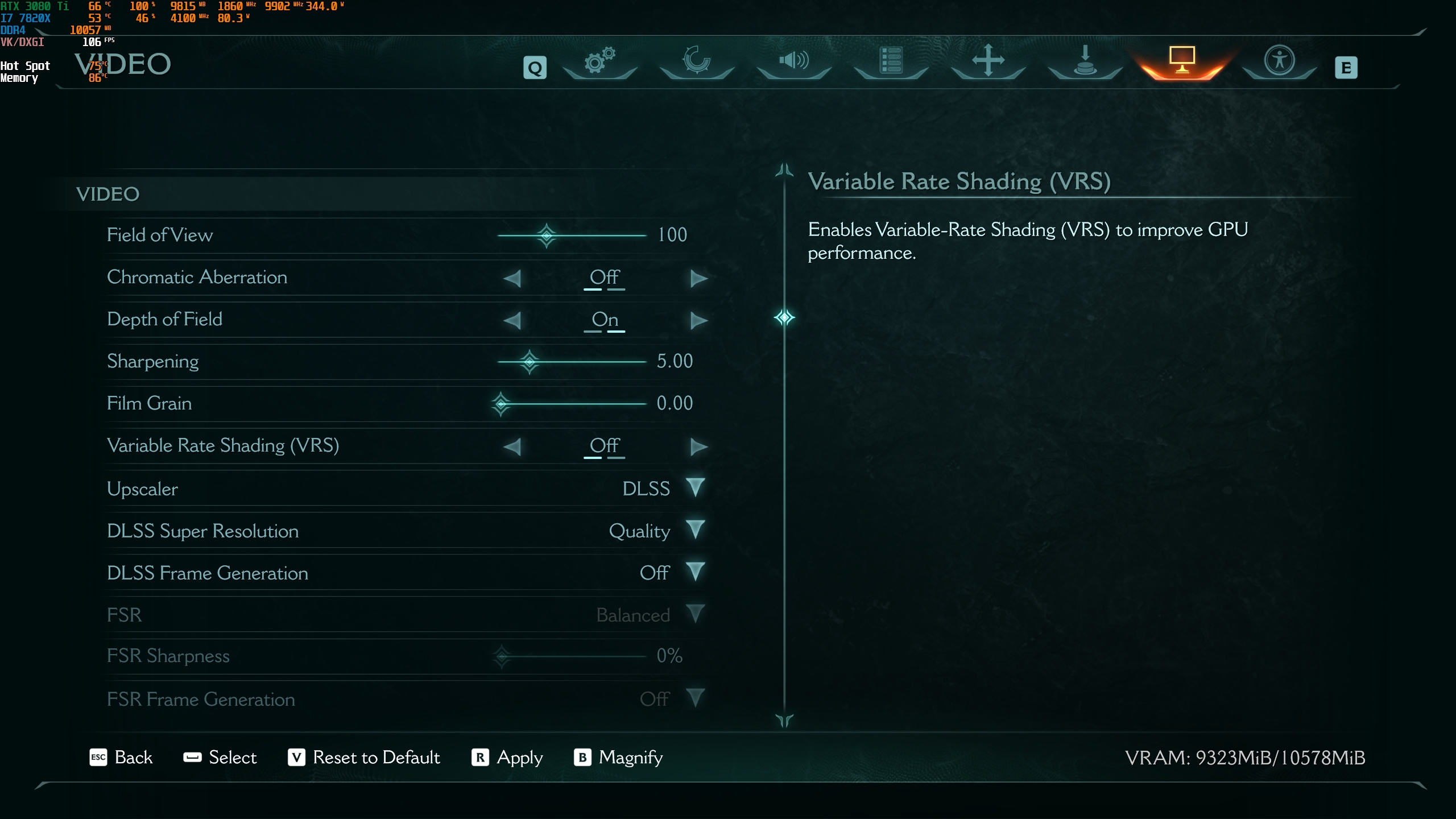Screen dimensions: 1456x819
Task: Expand DLSS Frame Generation dropdown
Action: click(x=695, y=572)
